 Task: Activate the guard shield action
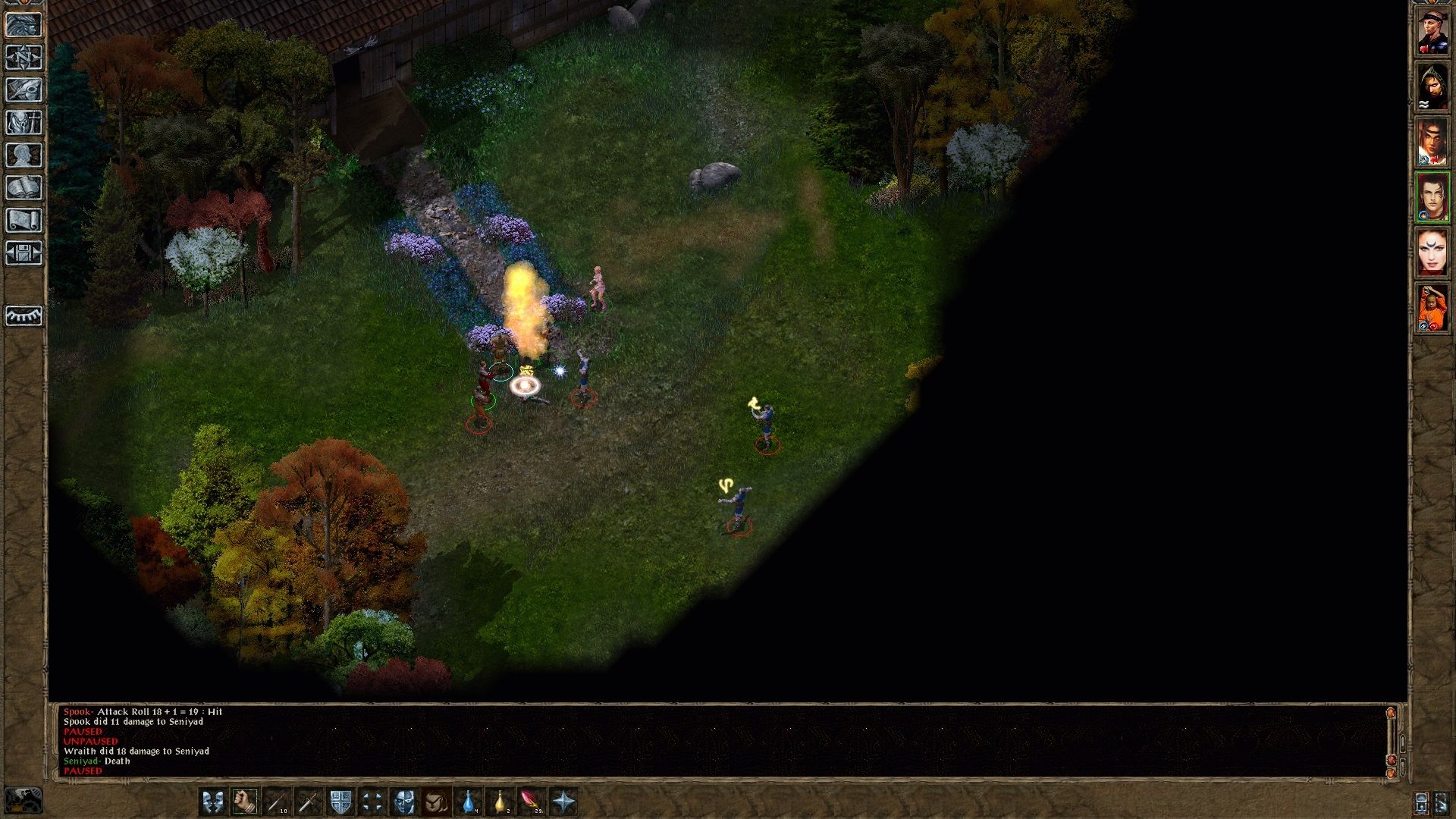pos(340,802)
